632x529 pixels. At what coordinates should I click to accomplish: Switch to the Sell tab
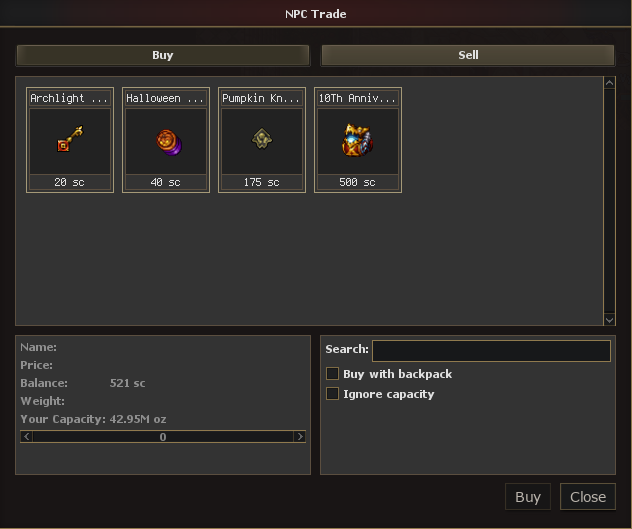(x=468, y=55)
